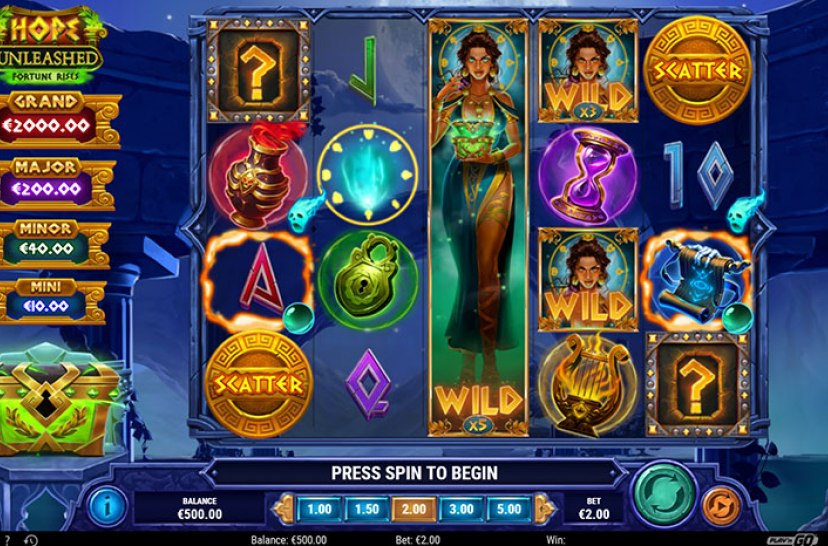Open help via the question mark icon
Screen dimensions: 828x546
coord(8,540)
